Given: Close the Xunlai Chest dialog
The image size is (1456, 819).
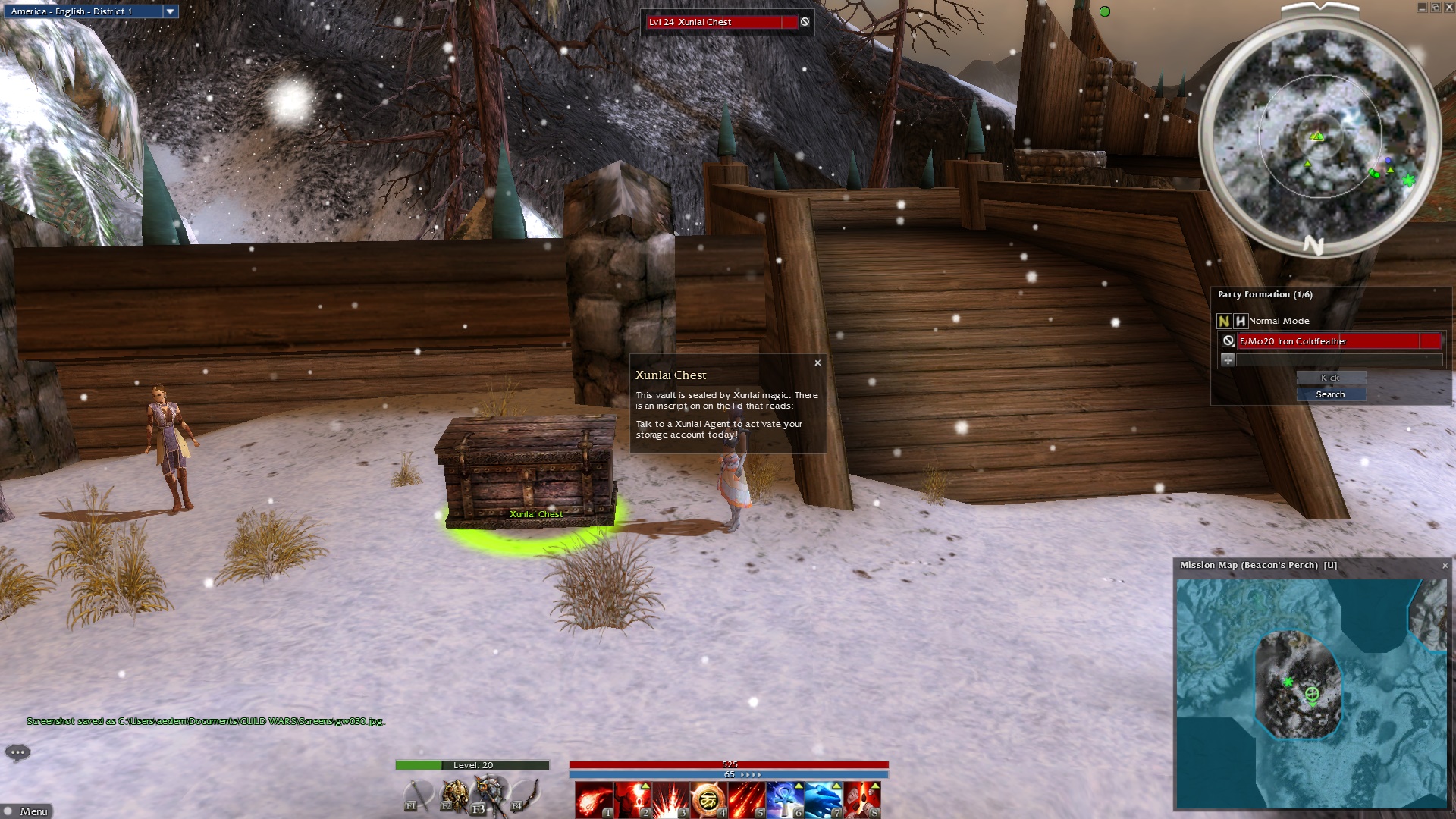Looking at the screenshot, I should (817, 363).
